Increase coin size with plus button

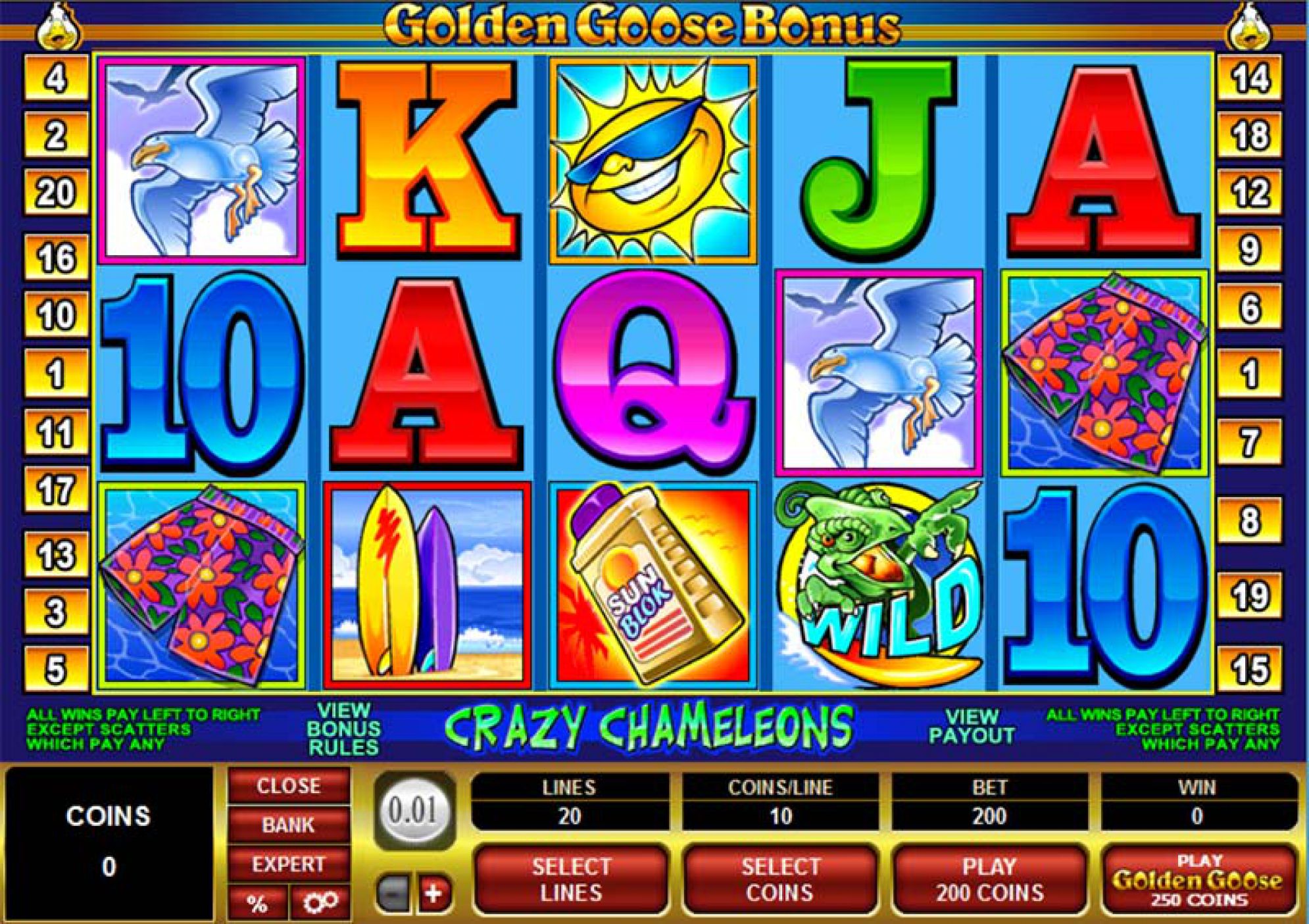(433, 894)
